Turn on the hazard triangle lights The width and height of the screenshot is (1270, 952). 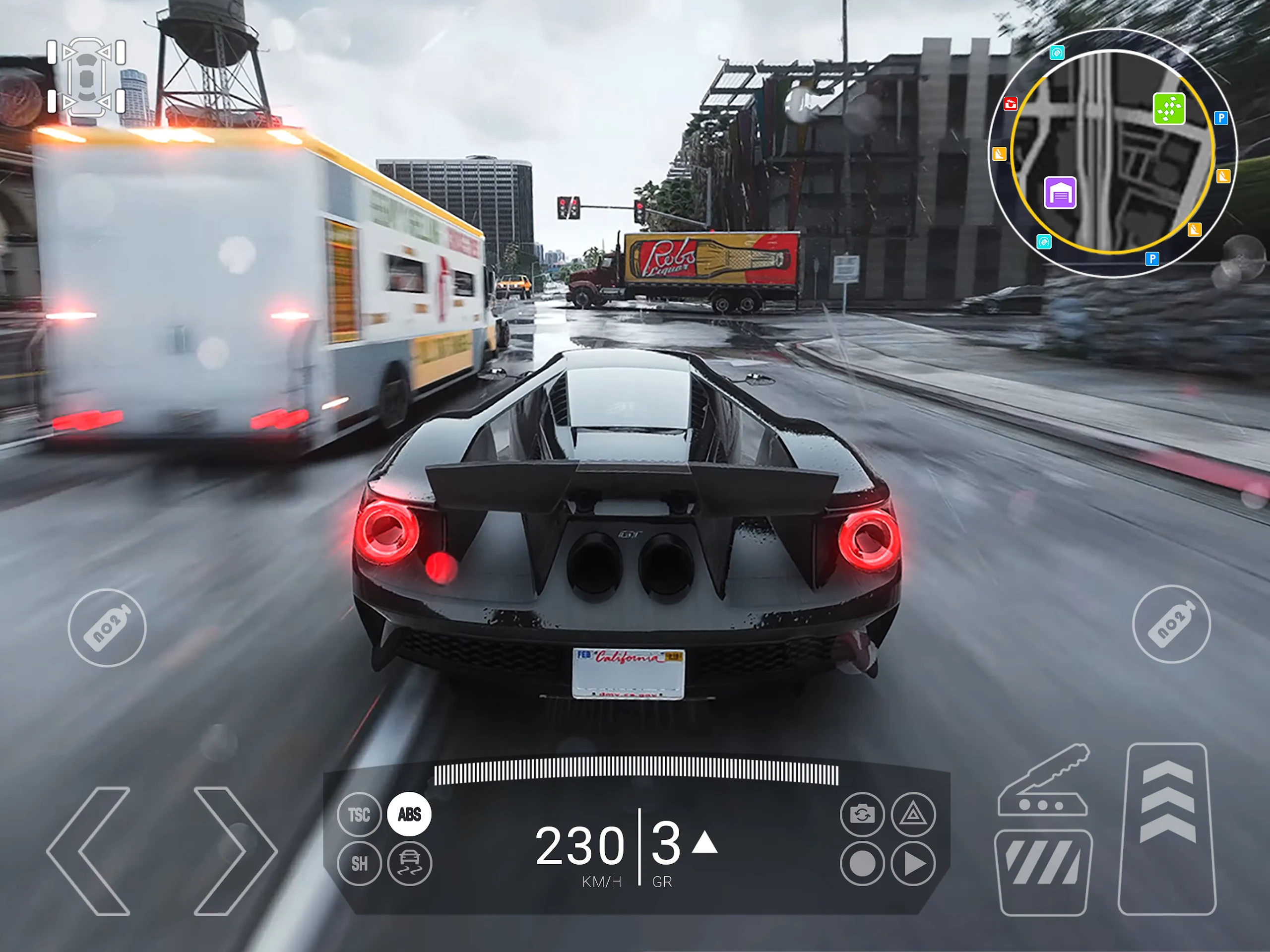(x=913, y=814)
